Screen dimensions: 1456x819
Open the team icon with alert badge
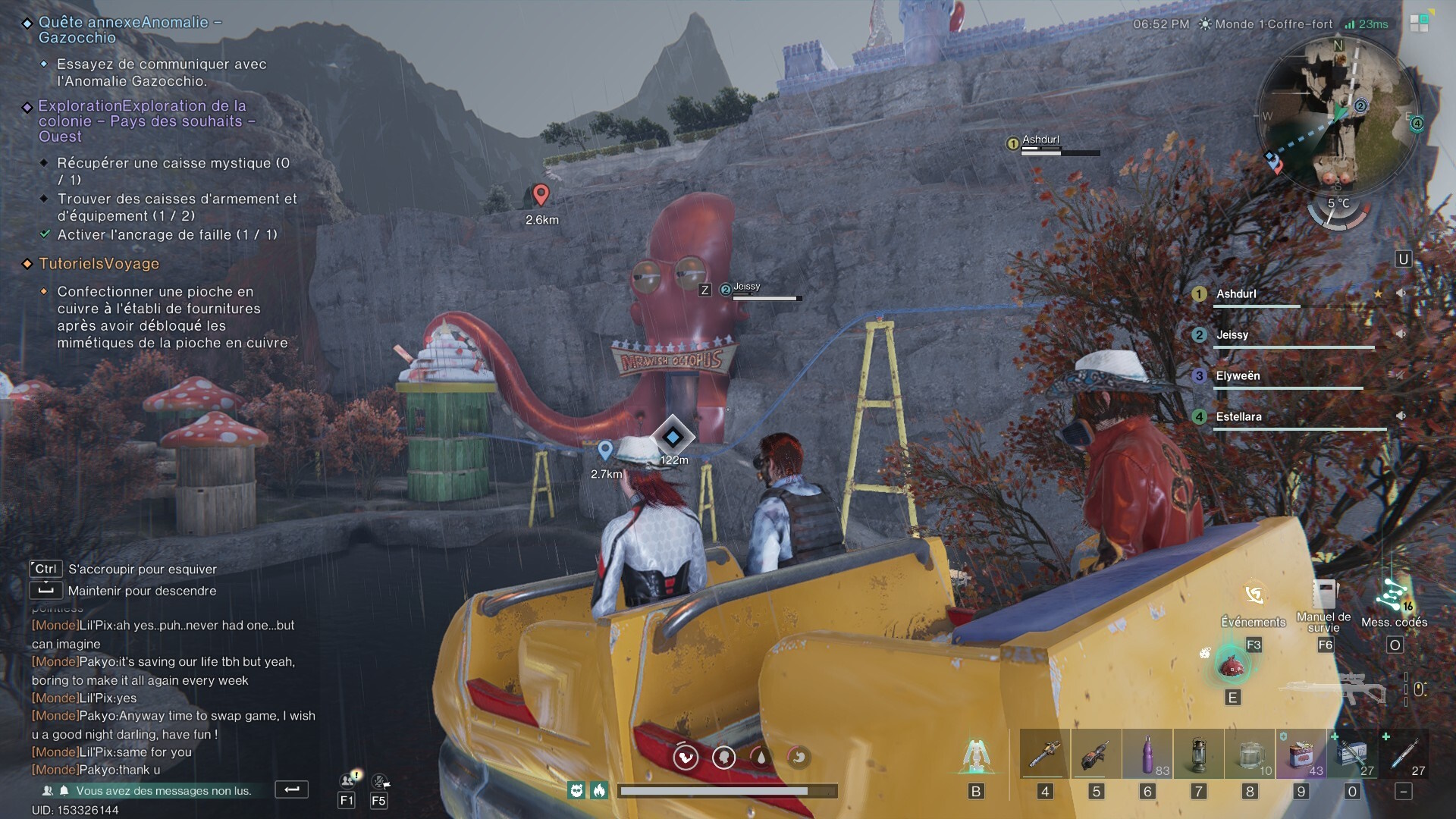tap(348, 780)
